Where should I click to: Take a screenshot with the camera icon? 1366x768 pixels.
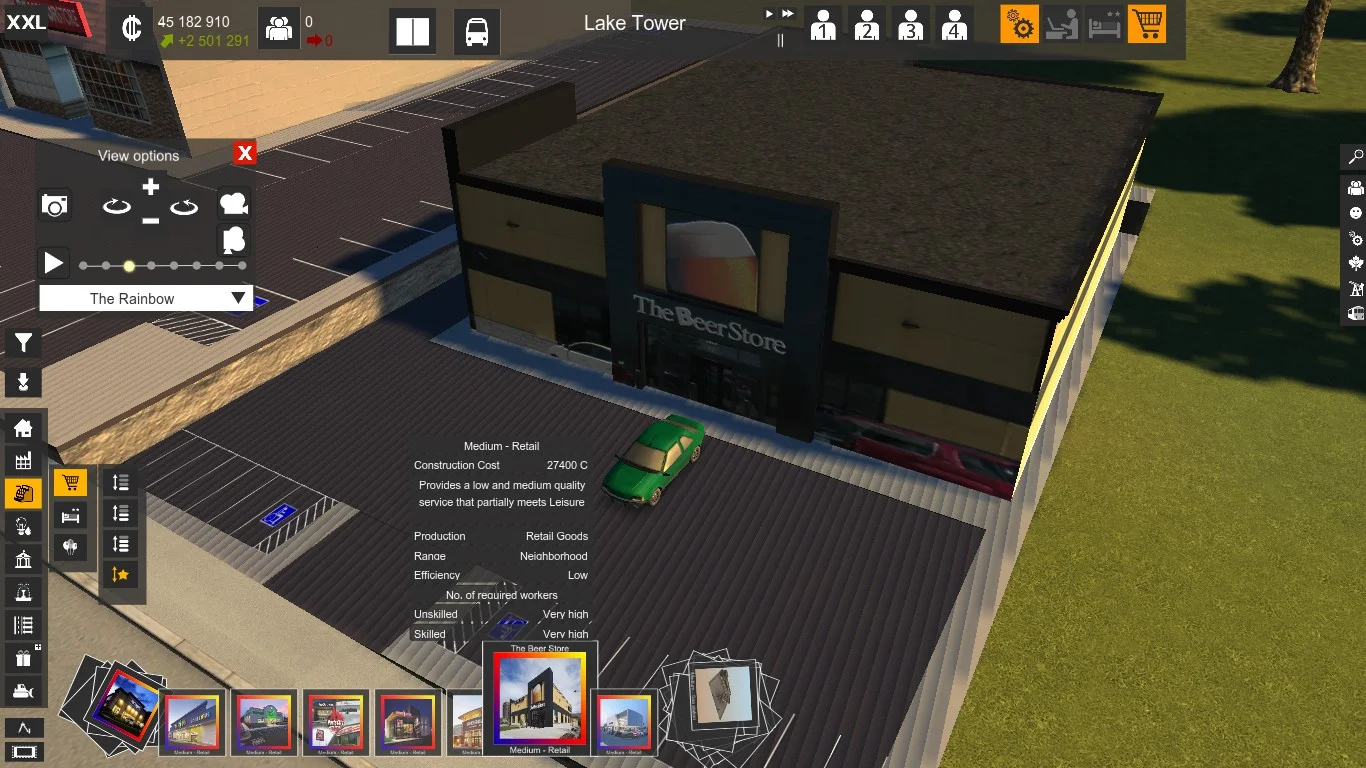pos(55,206)
